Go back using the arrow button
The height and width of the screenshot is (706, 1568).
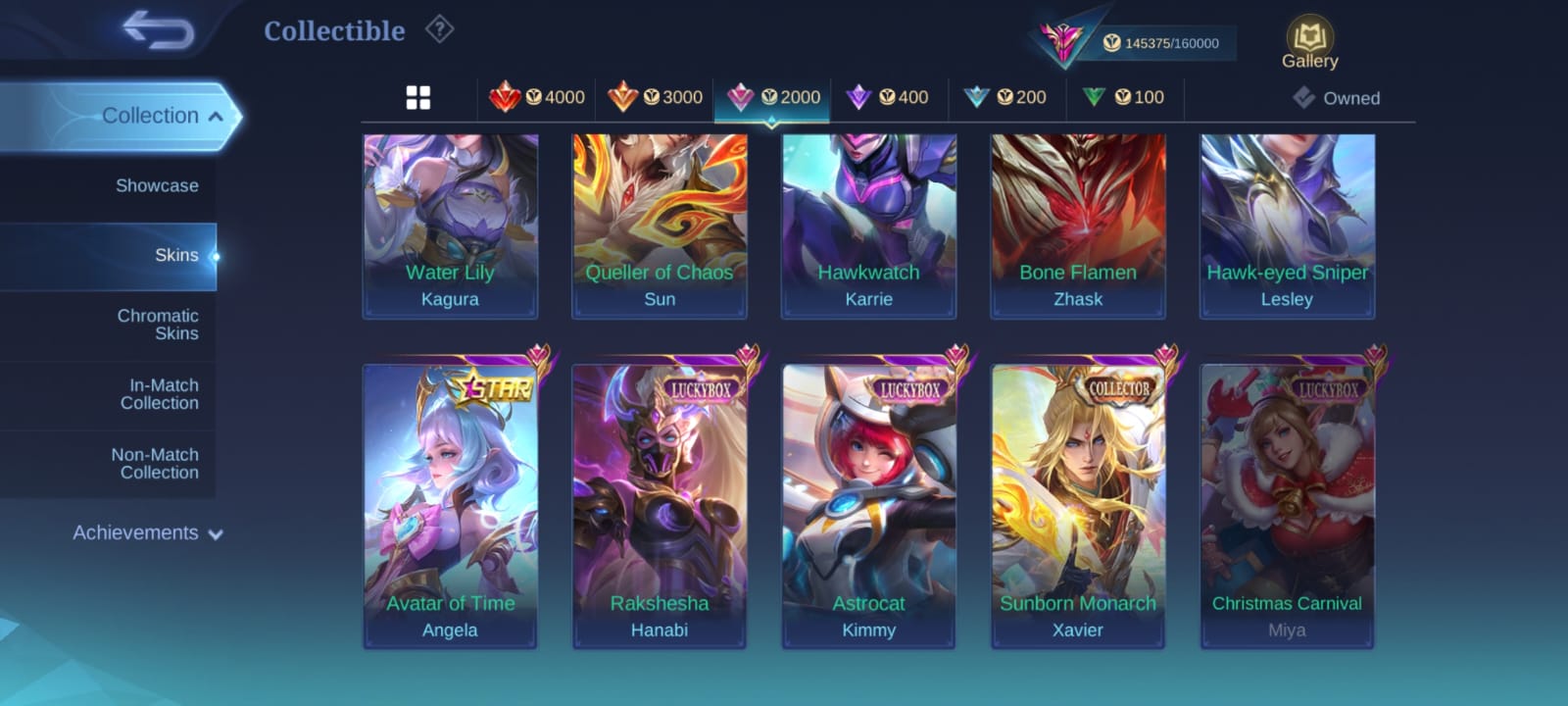tap(158, 30)
